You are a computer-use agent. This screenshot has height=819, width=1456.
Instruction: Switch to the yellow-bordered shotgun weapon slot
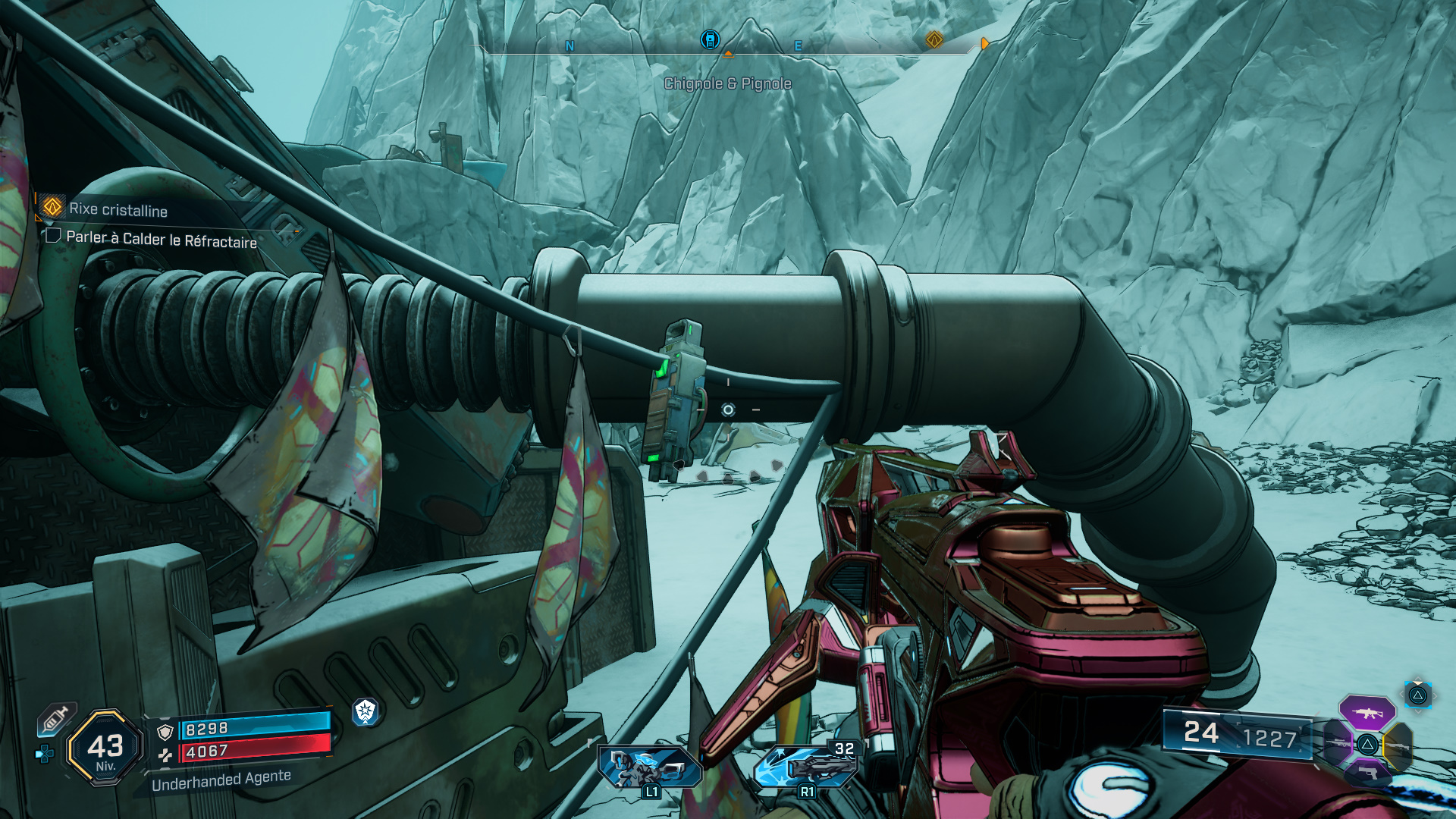point(1398,746)
